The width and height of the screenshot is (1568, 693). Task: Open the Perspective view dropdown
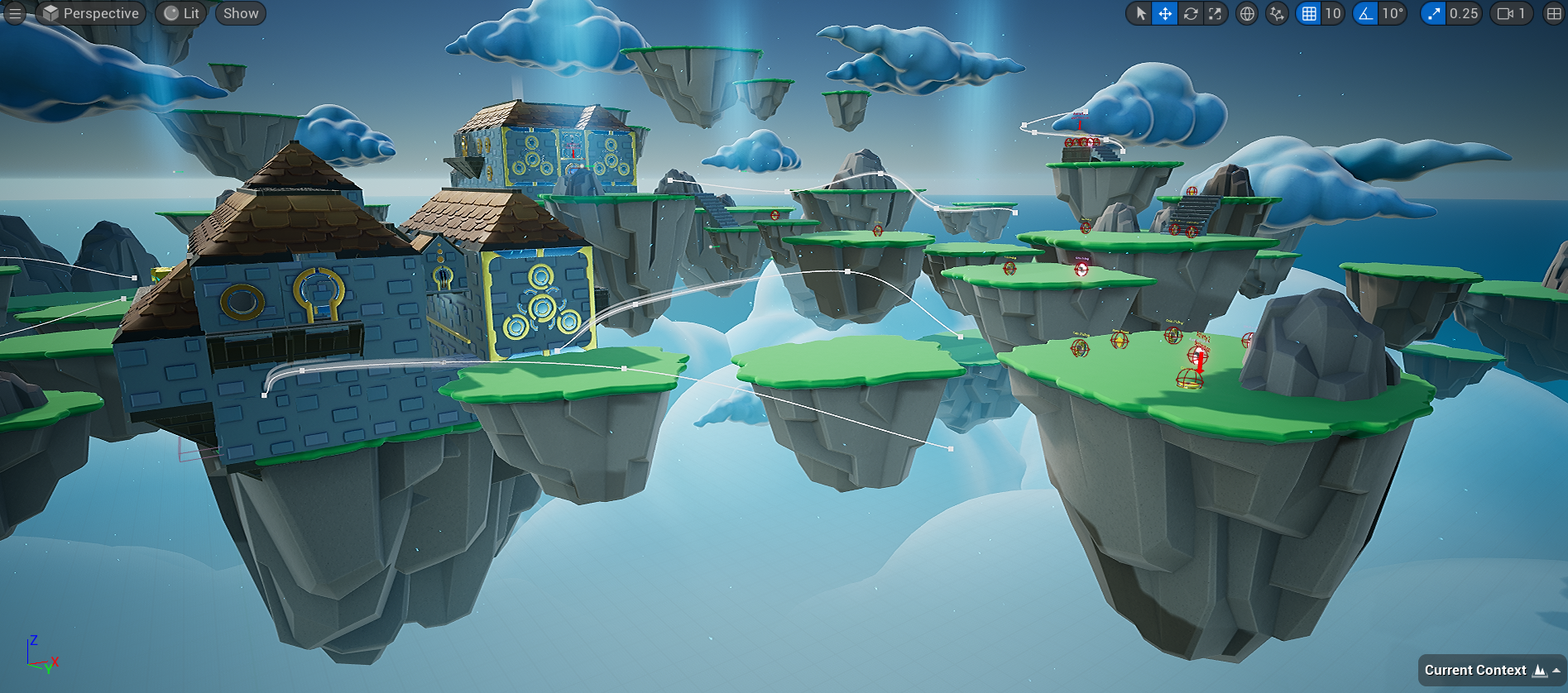95,13
